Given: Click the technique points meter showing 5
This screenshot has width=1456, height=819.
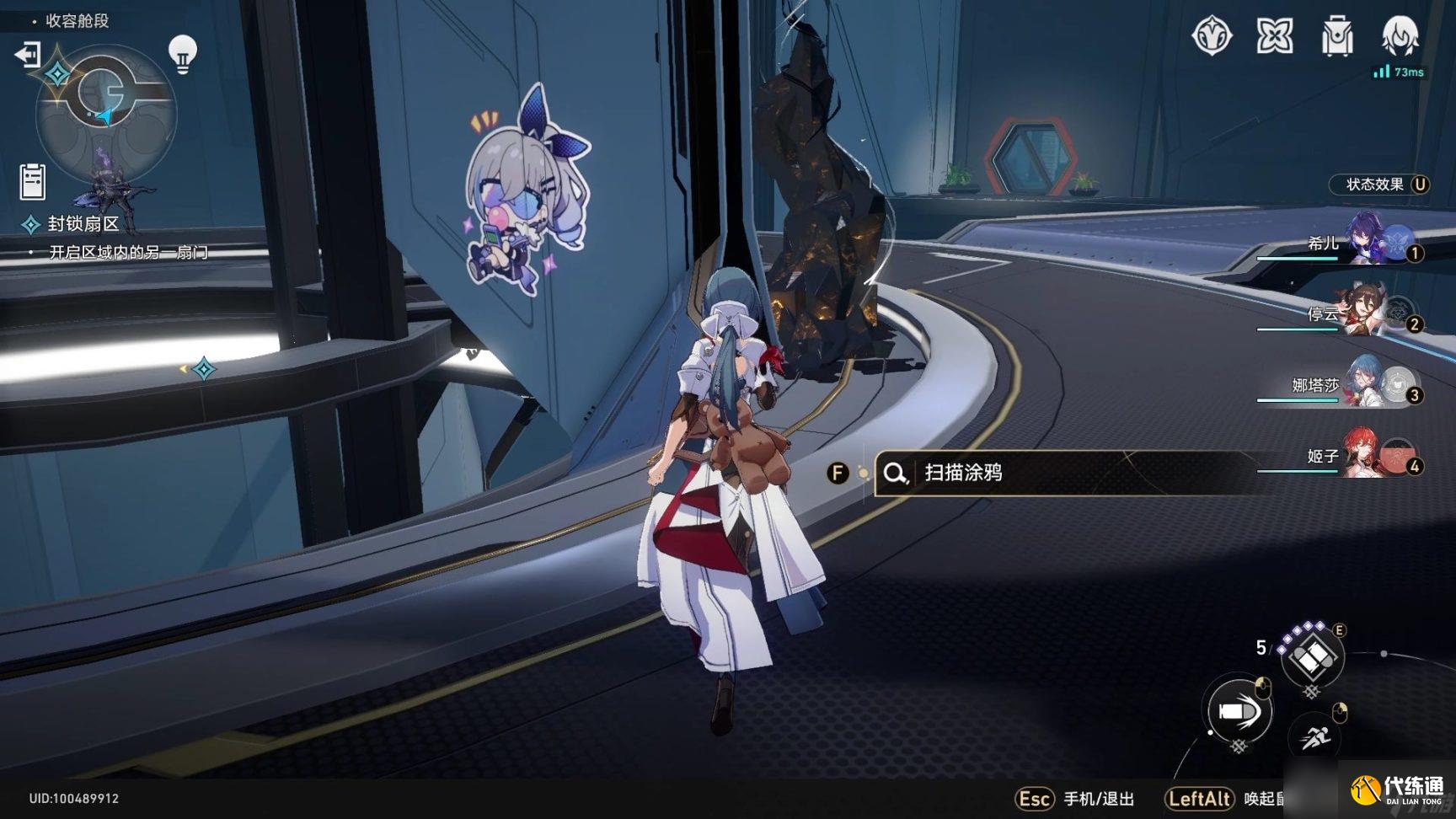Looking at the screenshot, I should [1261, 648].
